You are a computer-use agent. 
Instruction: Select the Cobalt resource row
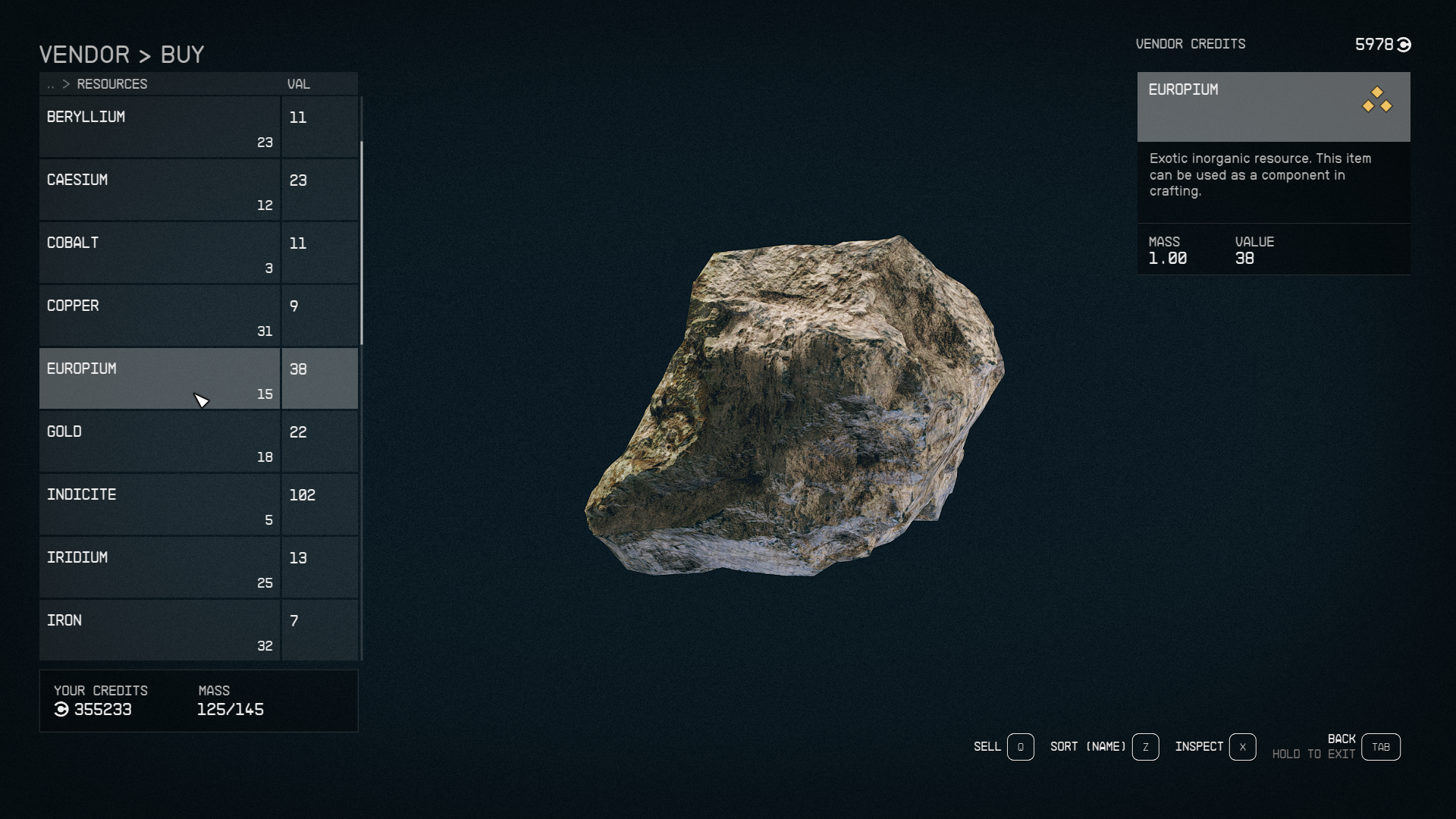pos(159,252)
